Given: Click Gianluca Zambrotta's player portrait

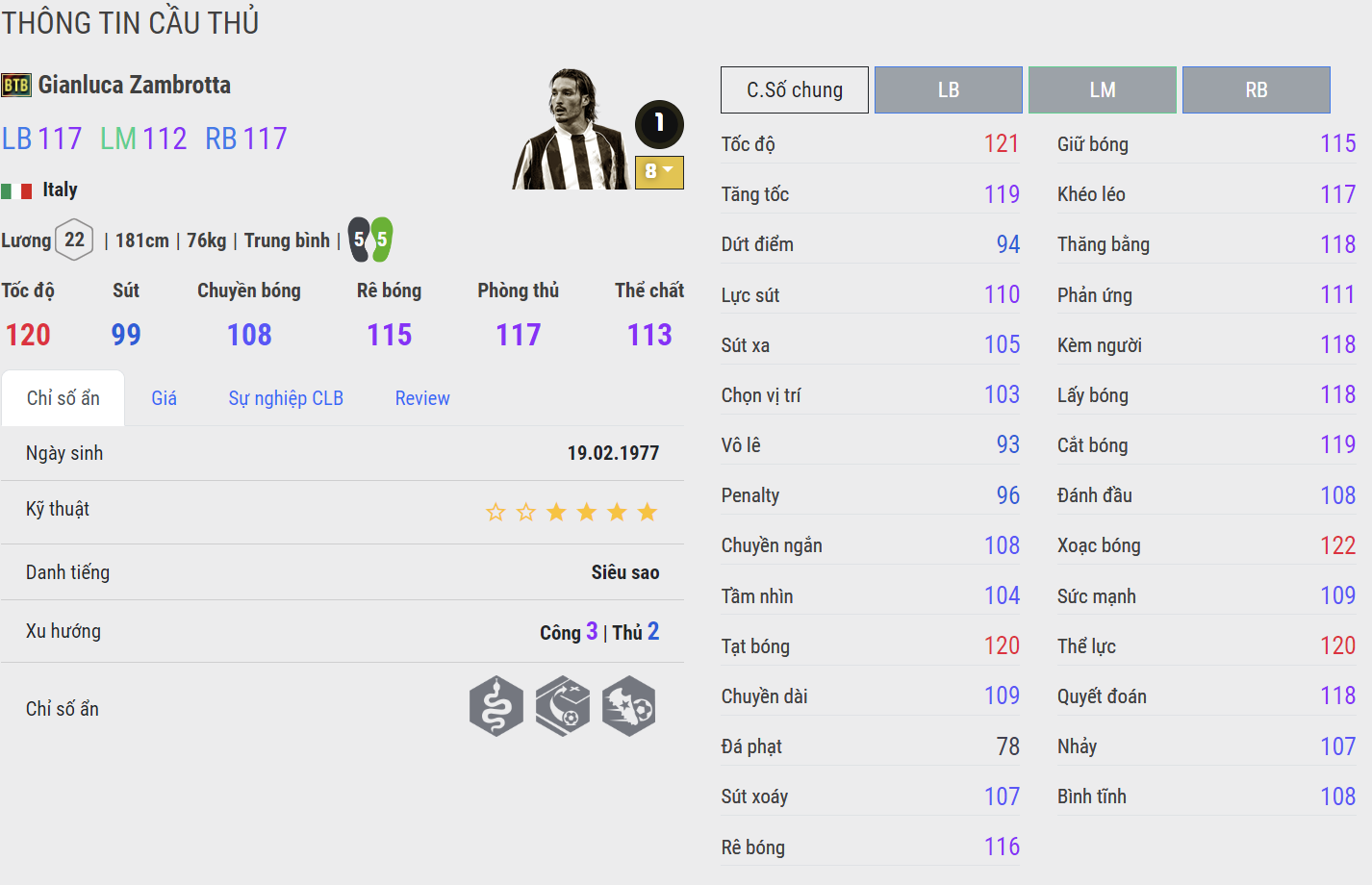Looking at the screenshot, I should [572, 129].
